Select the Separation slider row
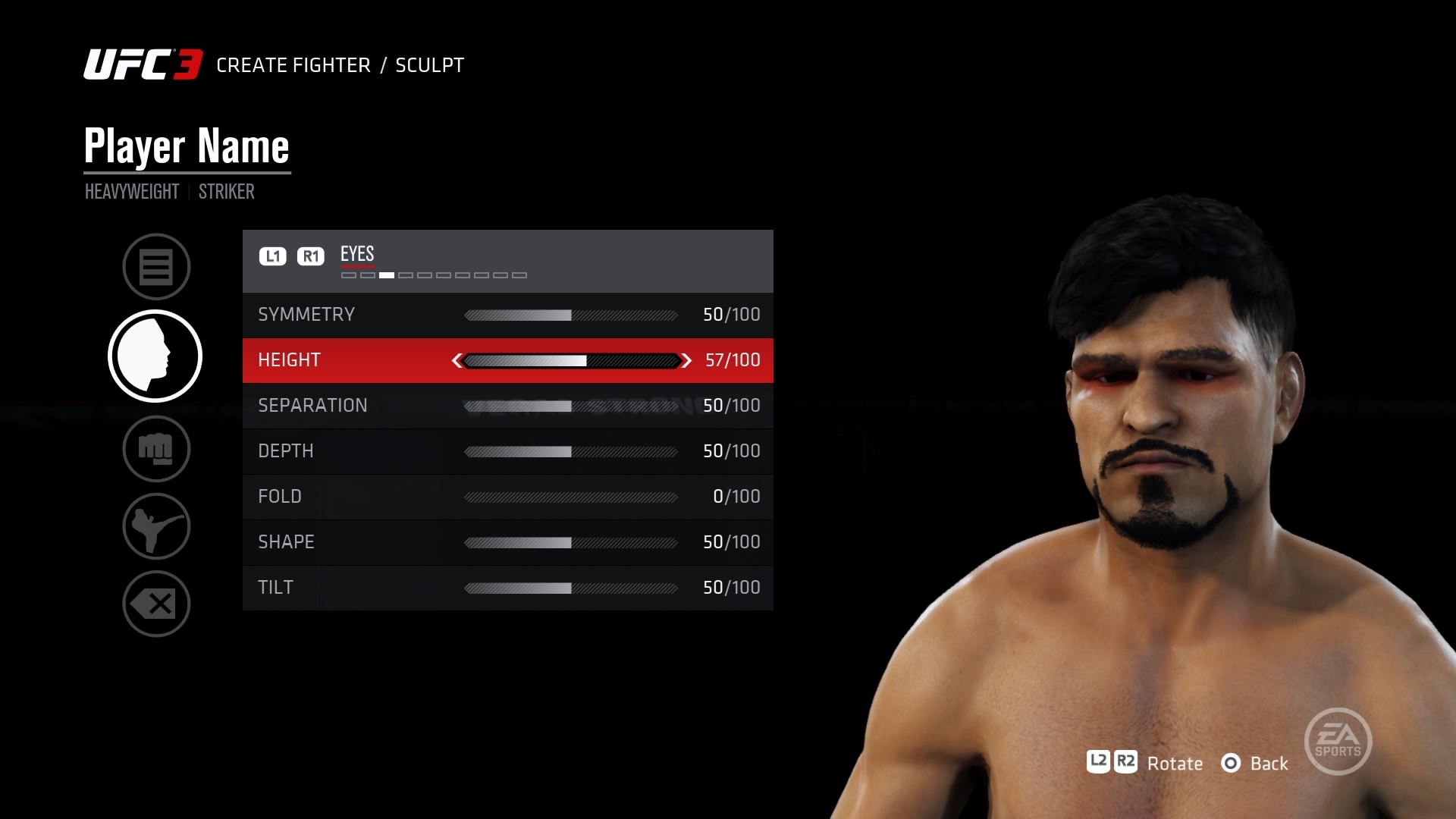1456x819 pixels. coord(507,406)
